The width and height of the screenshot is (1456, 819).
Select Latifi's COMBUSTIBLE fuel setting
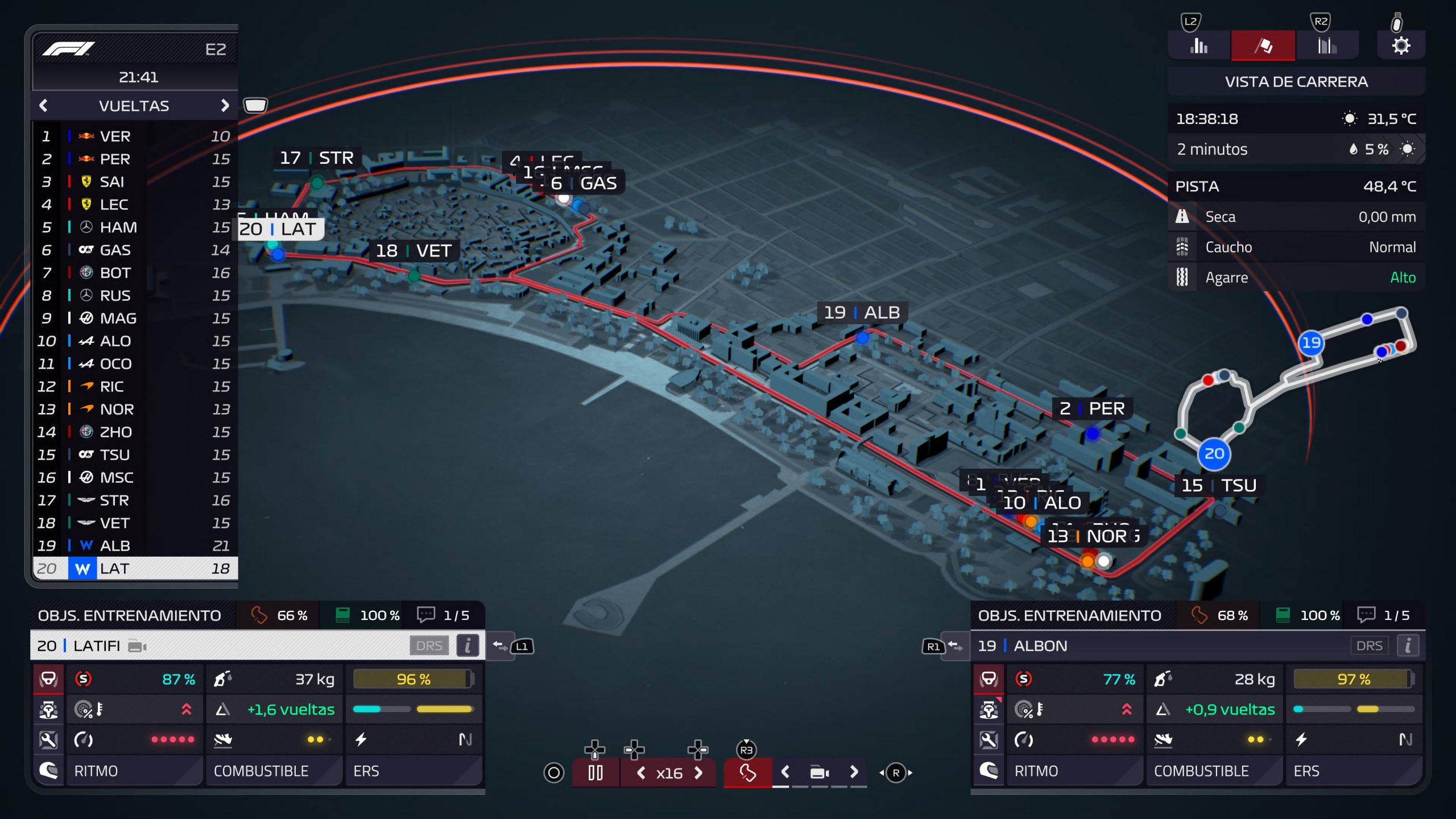(x=274, y=771)
